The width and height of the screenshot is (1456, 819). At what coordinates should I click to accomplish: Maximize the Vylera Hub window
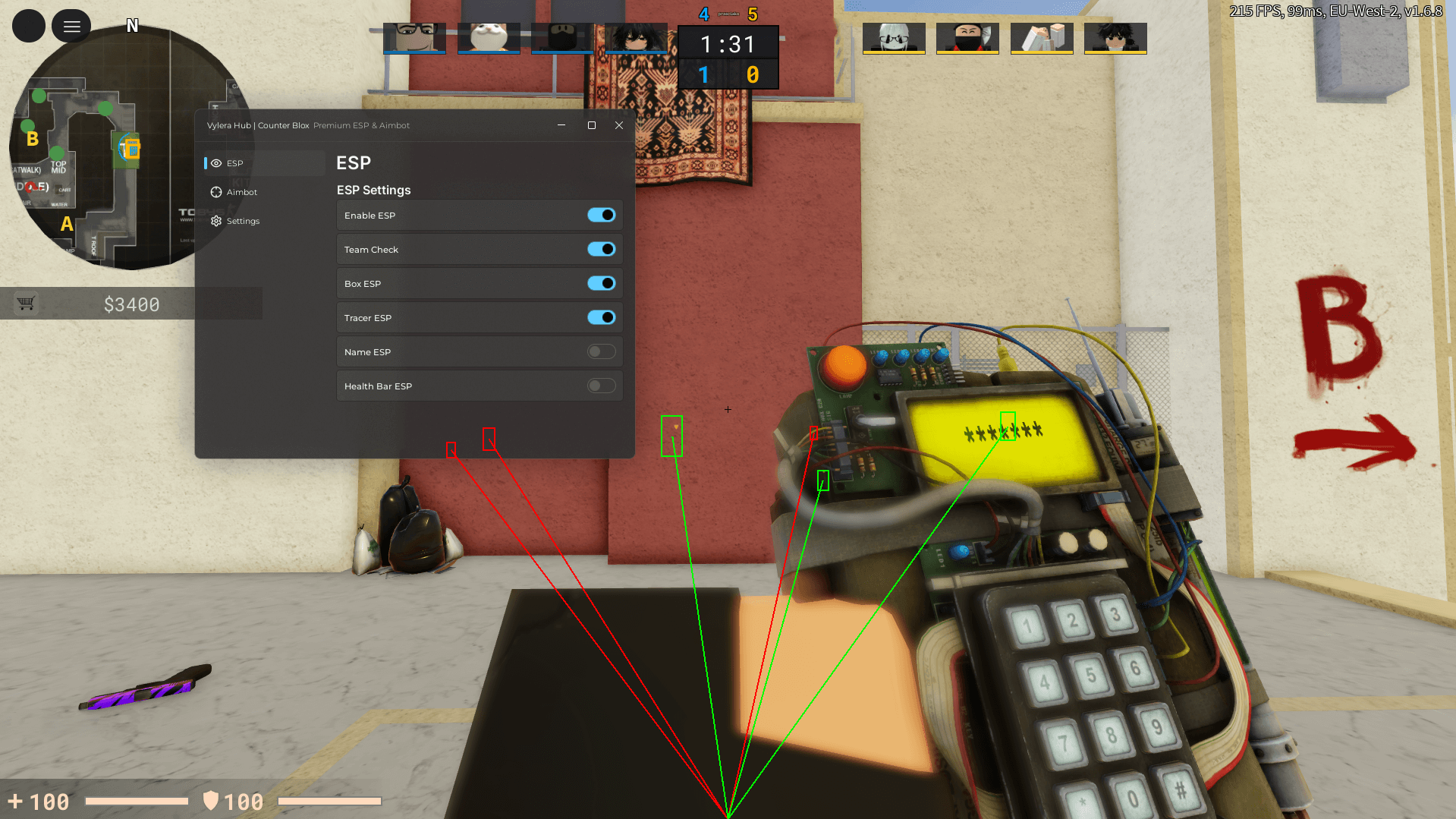[x=591, y=125]
